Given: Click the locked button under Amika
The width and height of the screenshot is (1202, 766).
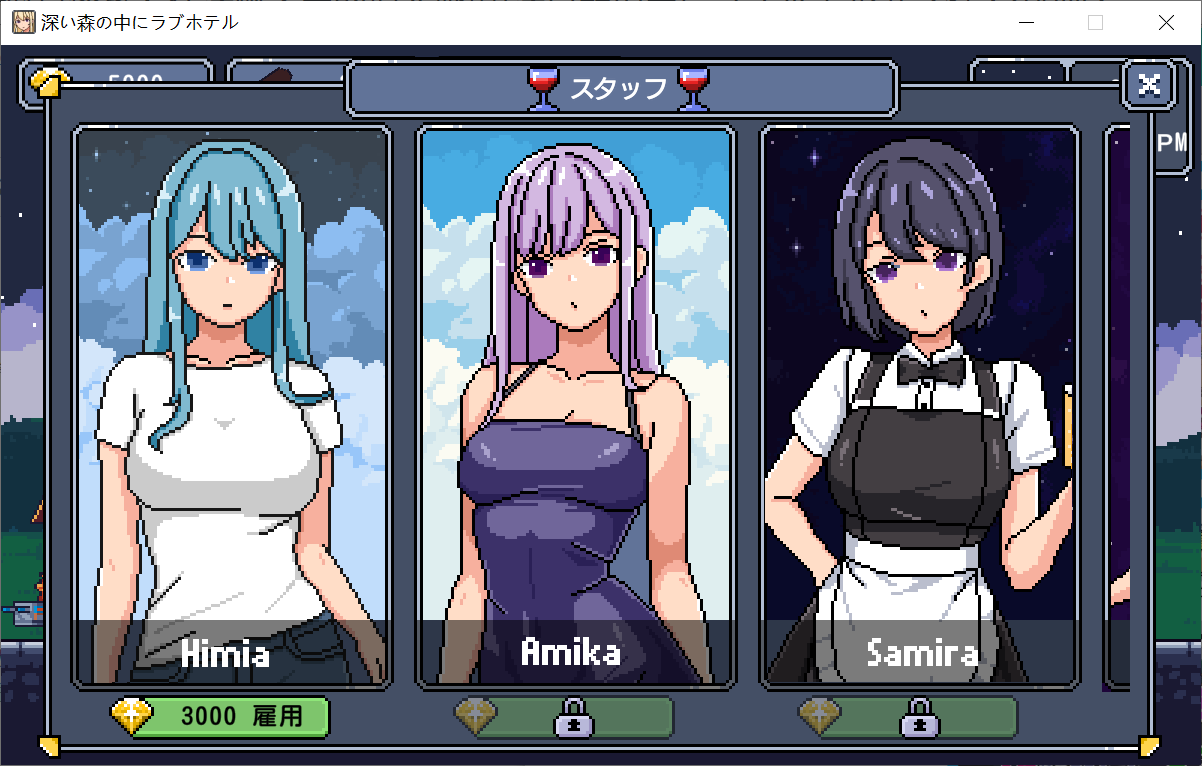Looking at the screenshot, I should coord(572,717).
